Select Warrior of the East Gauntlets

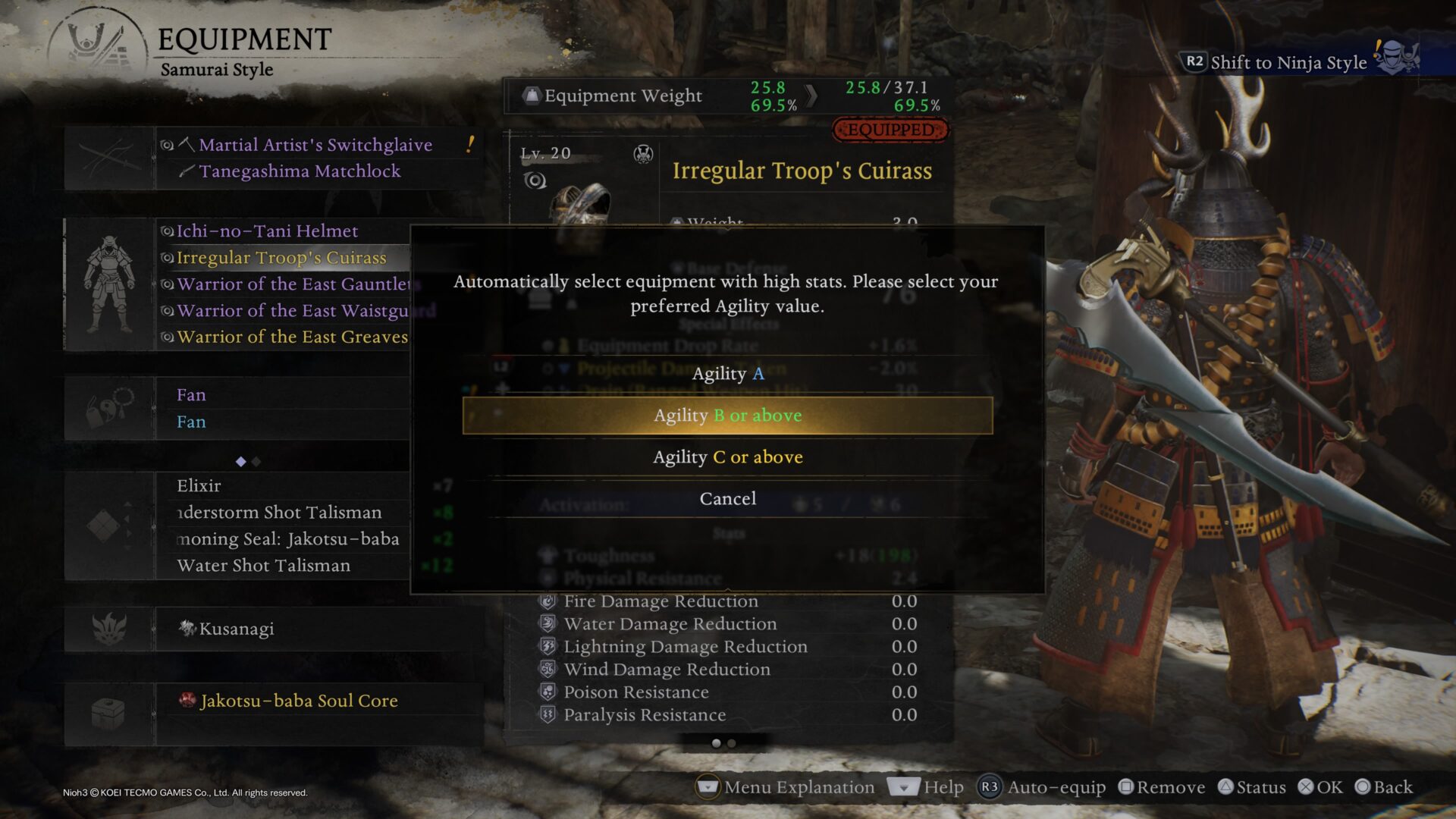pos(293,284)
